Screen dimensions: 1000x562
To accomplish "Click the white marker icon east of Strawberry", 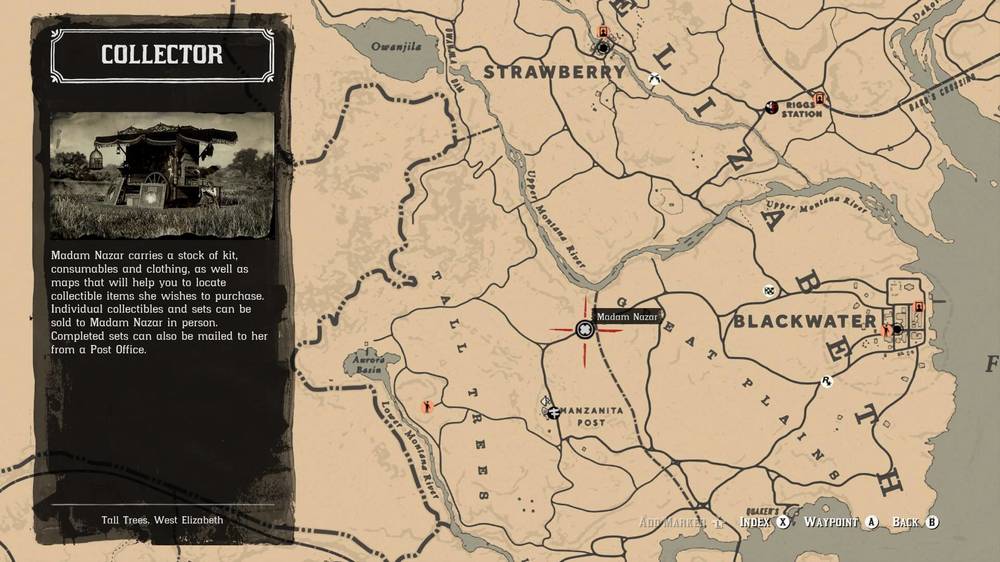I will [x=653, y=79].
